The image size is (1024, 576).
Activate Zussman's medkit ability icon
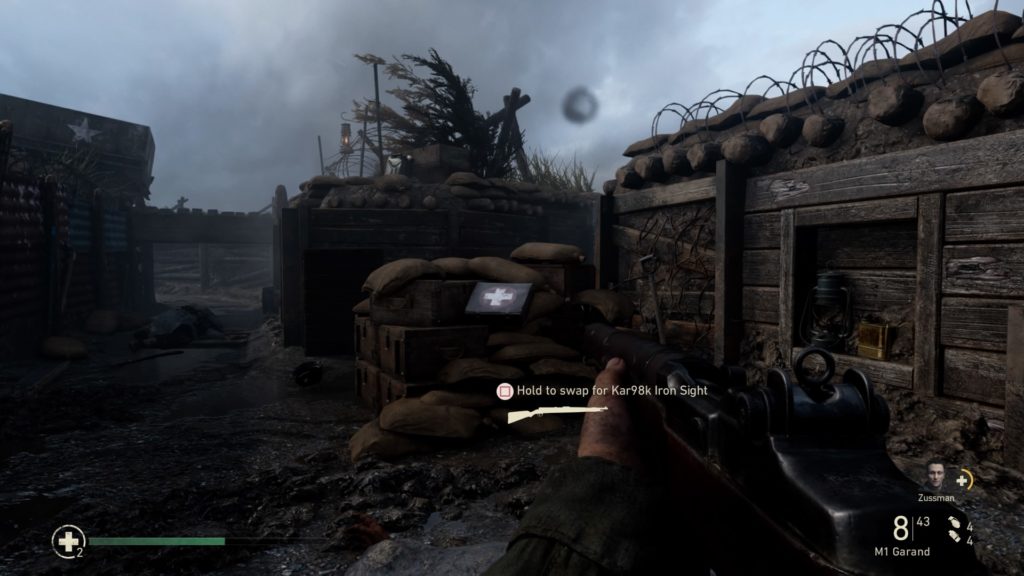click(963, 480)
